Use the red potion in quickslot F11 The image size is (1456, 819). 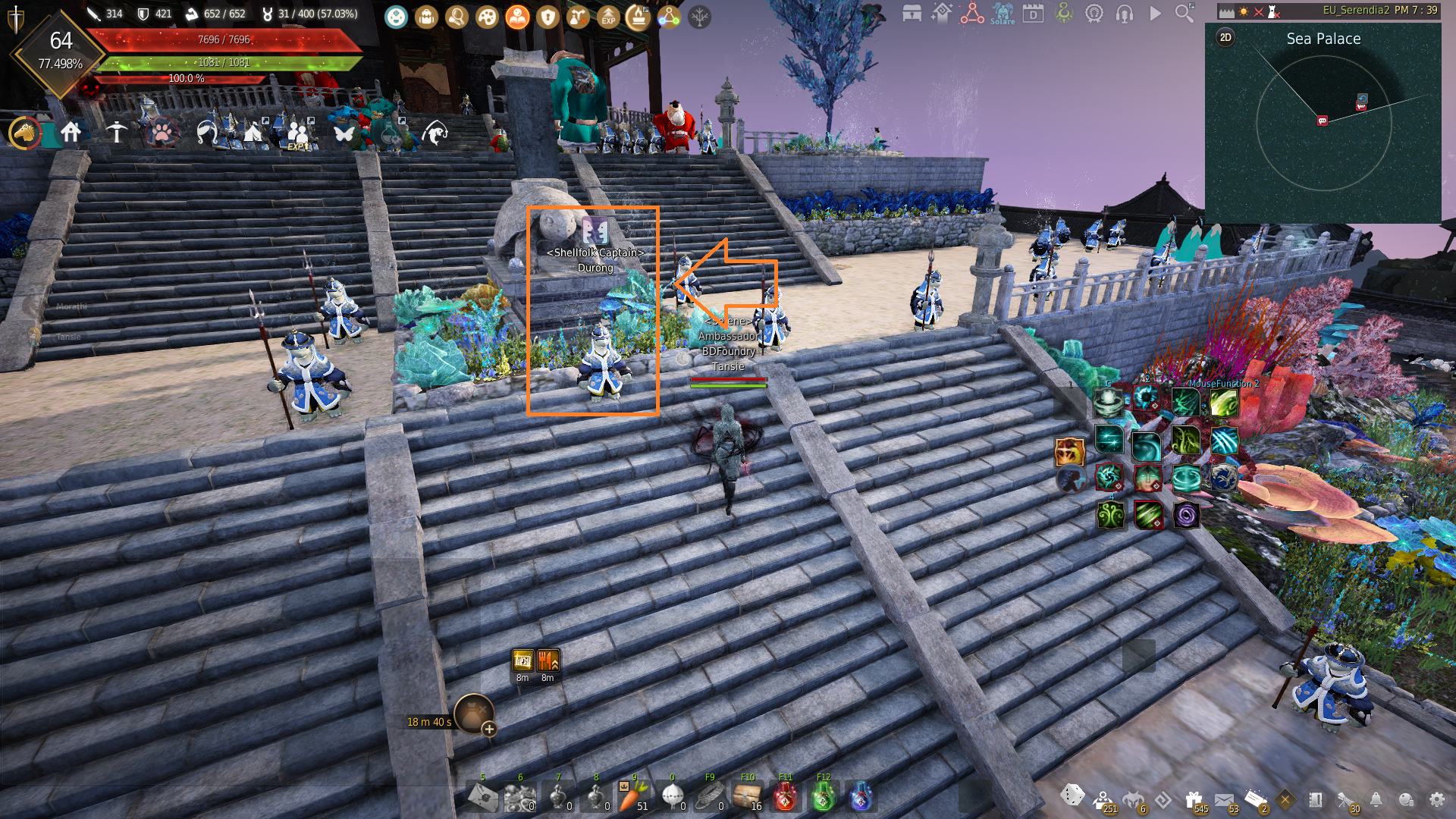pyautogui.click(x=785, y=797)
